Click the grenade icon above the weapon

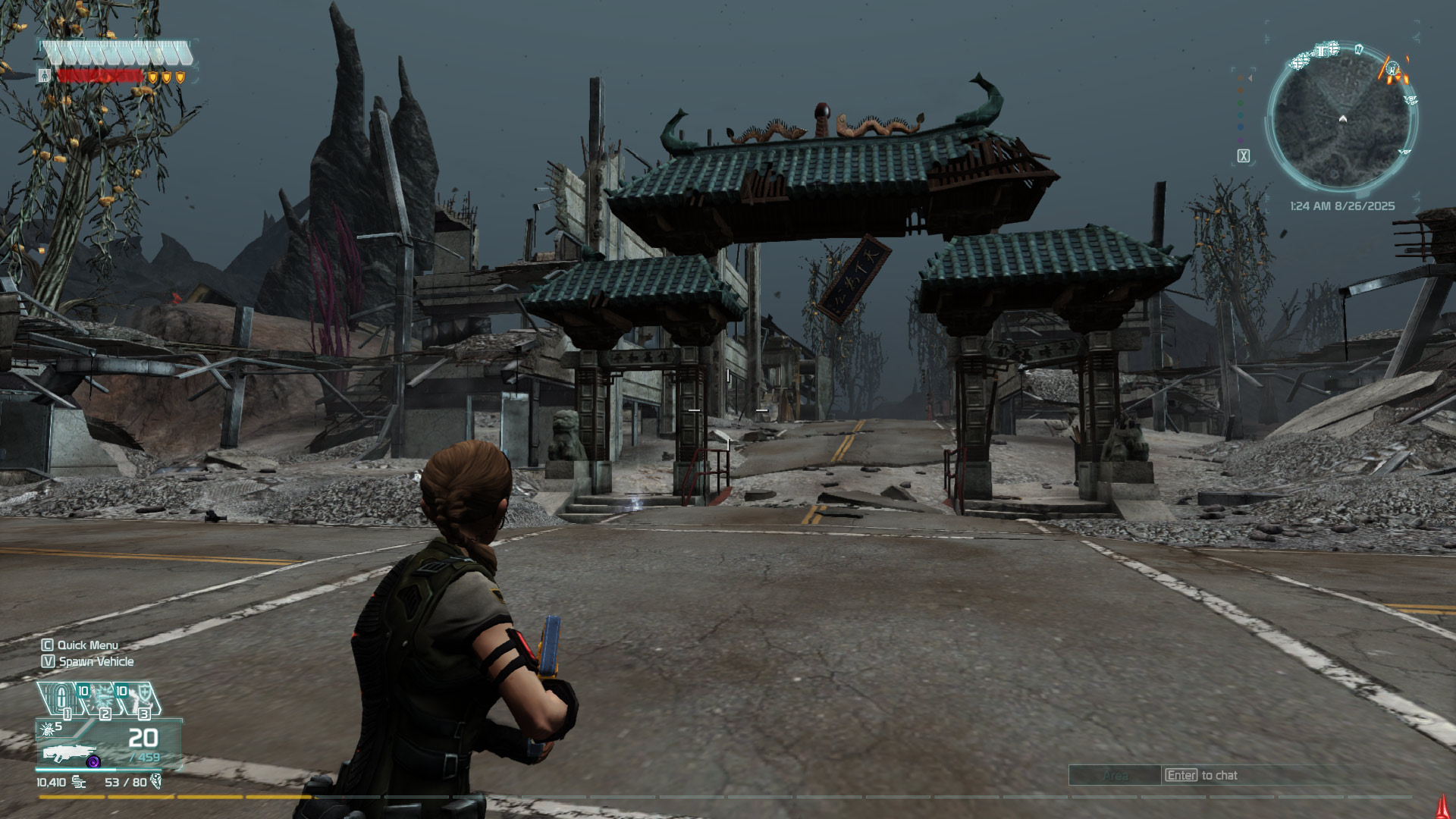[49, 729]
